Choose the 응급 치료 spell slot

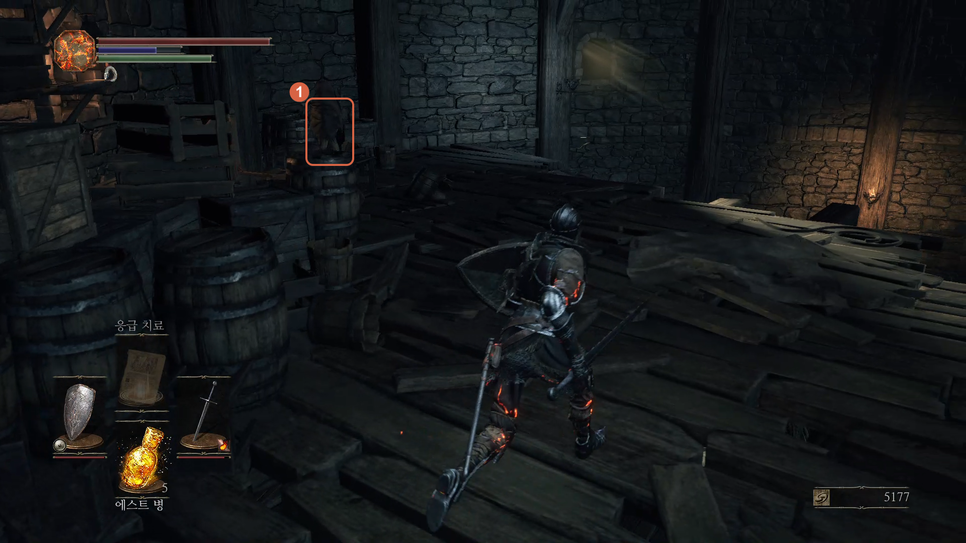coord(141,374)
